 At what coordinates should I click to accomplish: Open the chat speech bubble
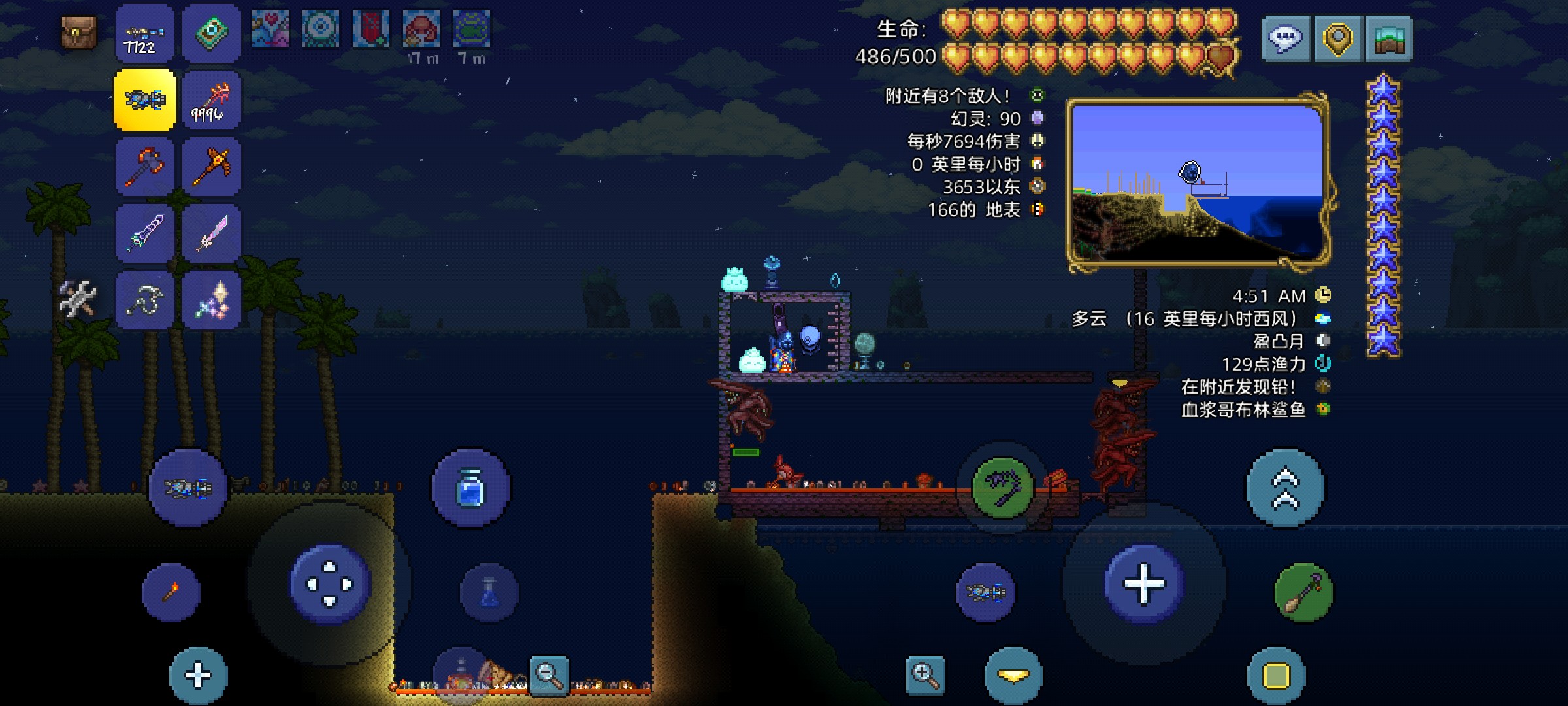(x=1285, y=39)
